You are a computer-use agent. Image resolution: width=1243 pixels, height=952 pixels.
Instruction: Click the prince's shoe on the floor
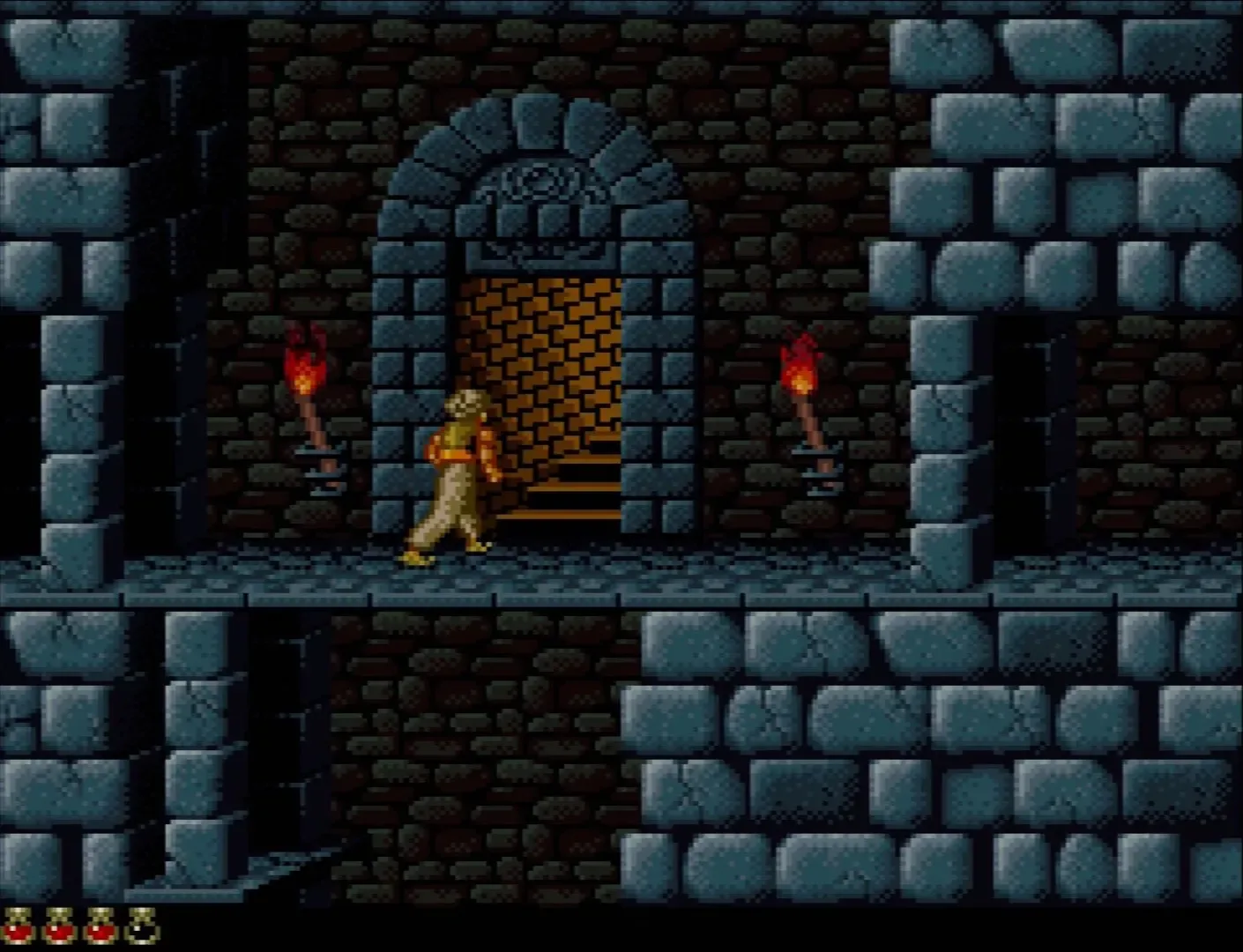[x=416, y=558]
